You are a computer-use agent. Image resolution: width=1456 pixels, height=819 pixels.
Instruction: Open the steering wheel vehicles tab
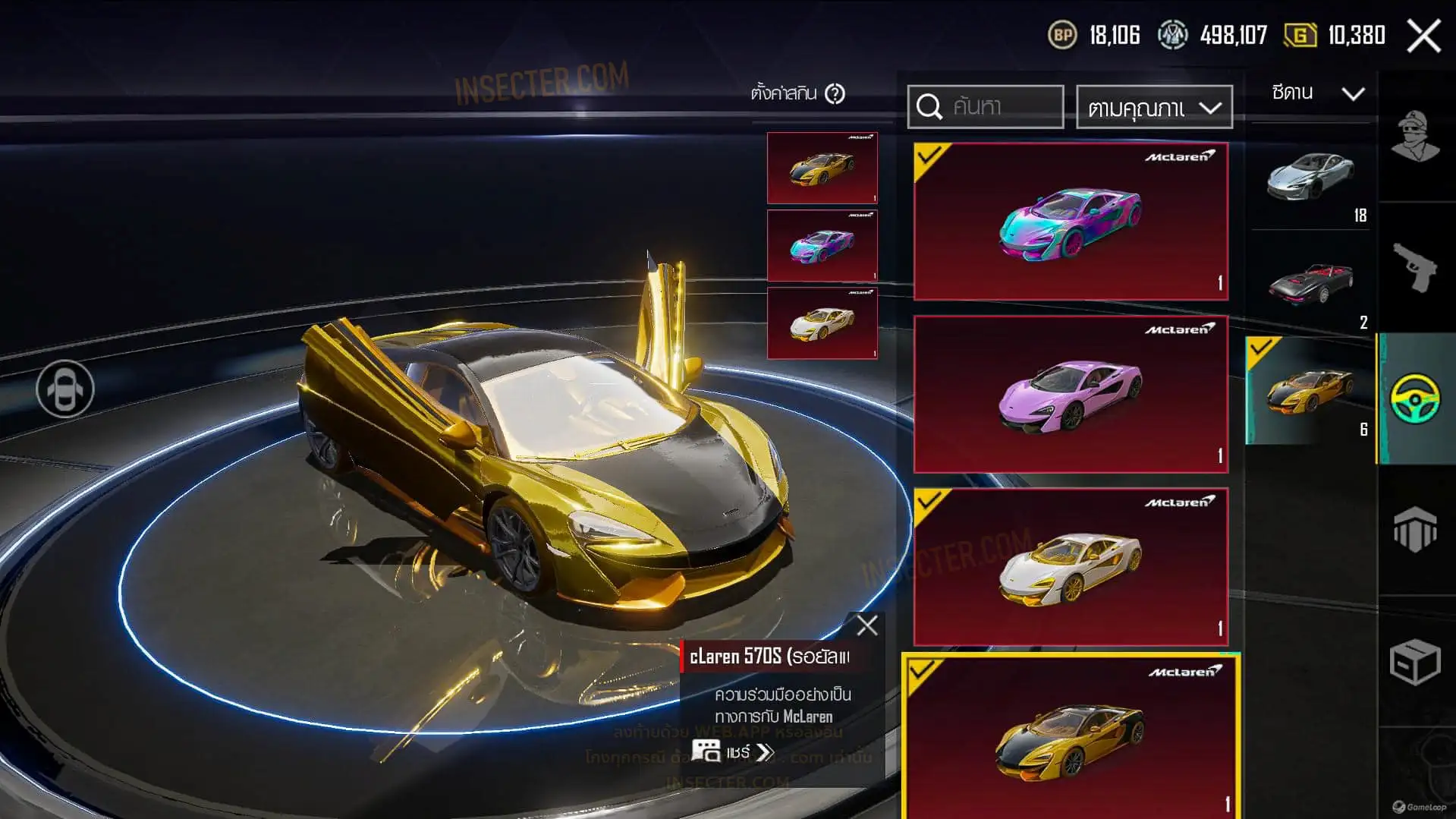click(1416, 398)
